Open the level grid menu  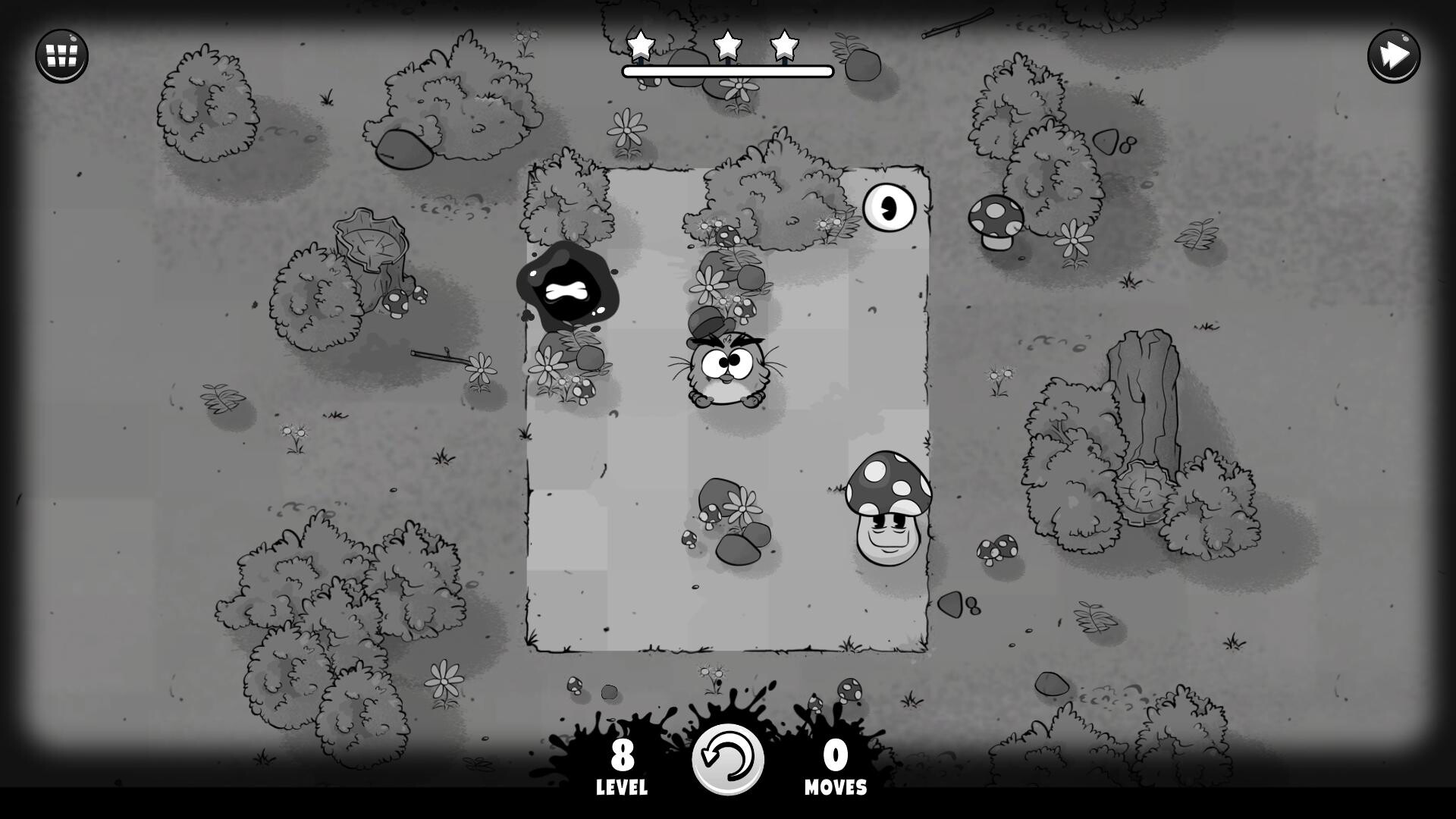[61, 55]
